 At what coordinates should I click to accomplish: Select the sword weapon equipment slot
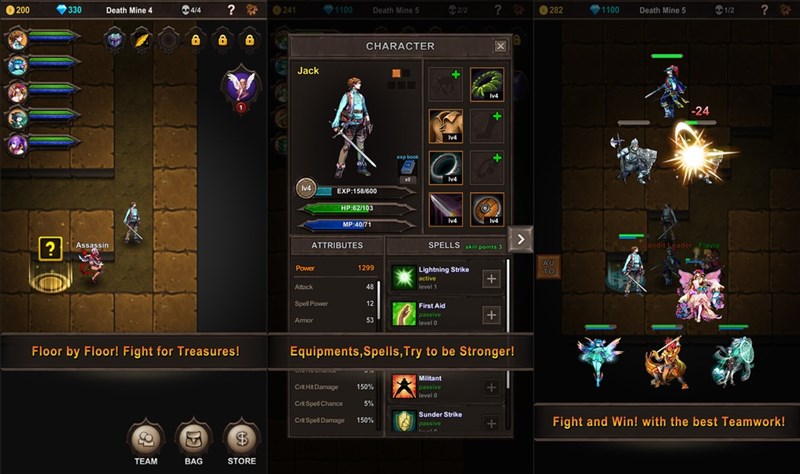445,209
